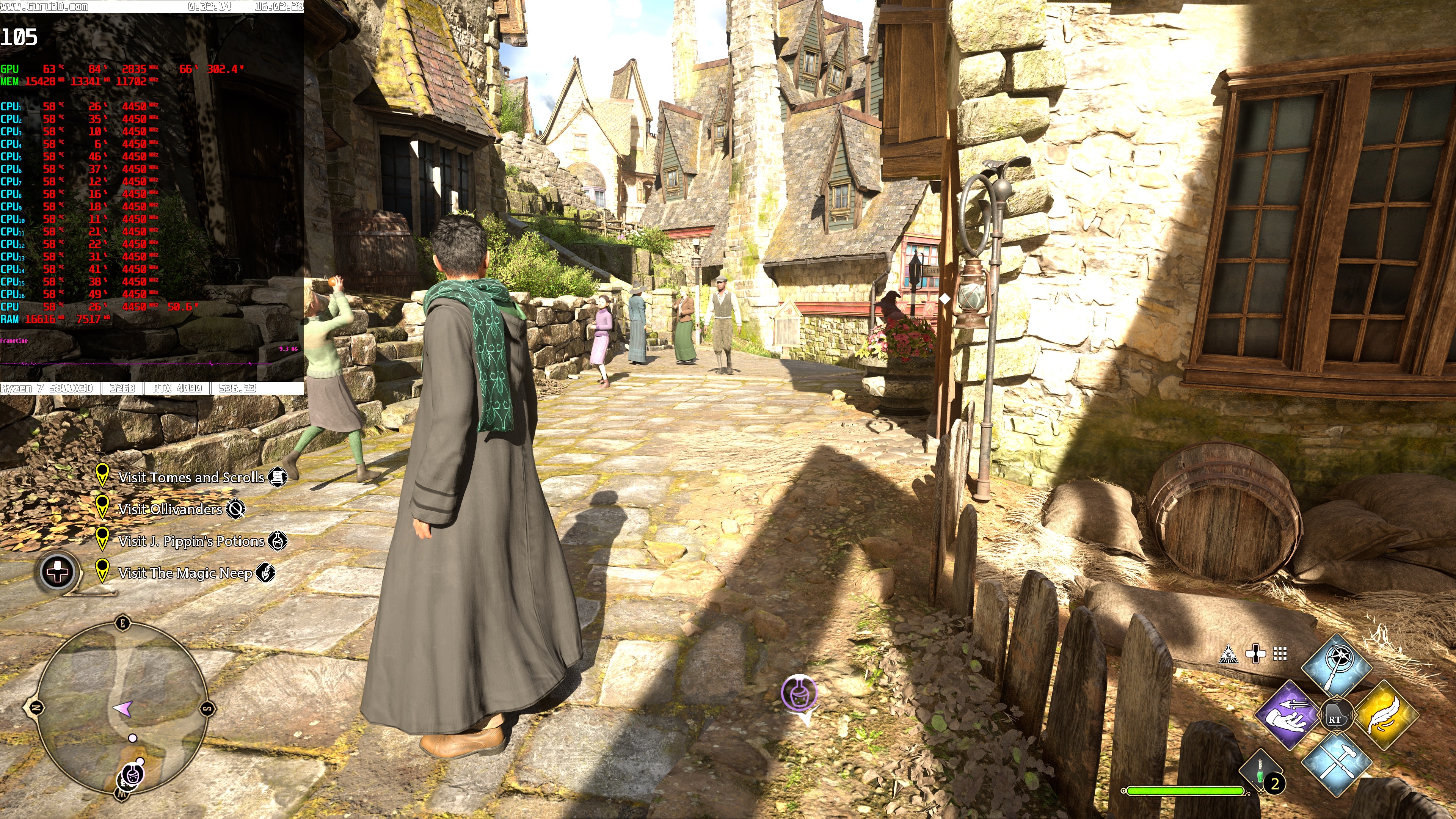Viewport: 1456px width, 819px height.
Task: Select the Visit The Magic Neep objective
Action: [185, 573]
